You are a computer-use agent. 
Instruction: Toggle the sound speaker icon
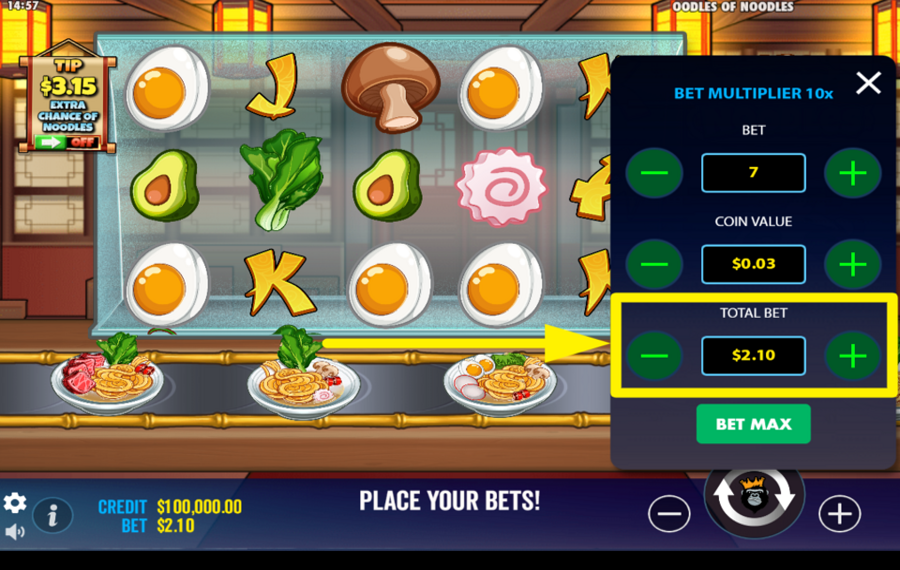[x=15, y=532]
